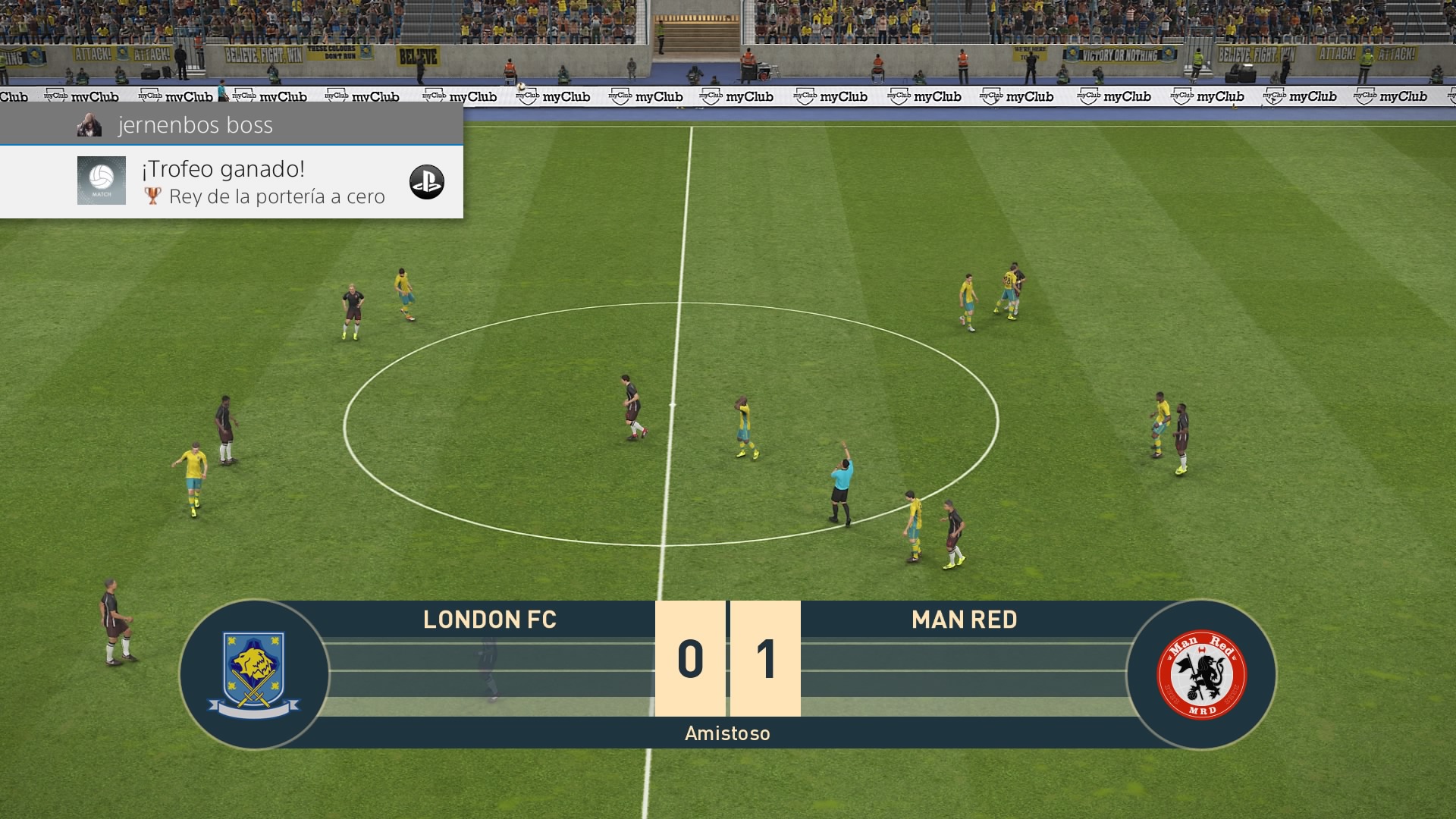Select the Man Red team crest
The image size is (1456, 819).
[x=1201, y=674]
